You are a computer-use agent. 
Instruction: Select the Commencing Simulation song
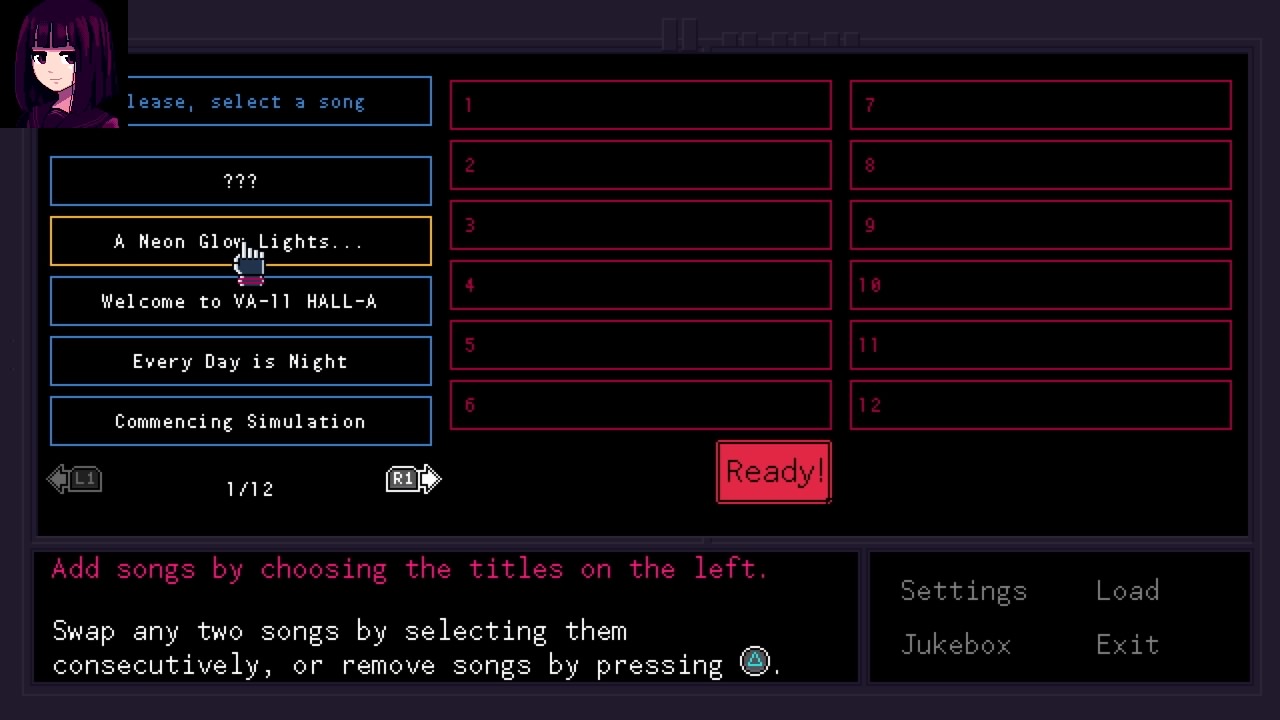pos(240,421)
